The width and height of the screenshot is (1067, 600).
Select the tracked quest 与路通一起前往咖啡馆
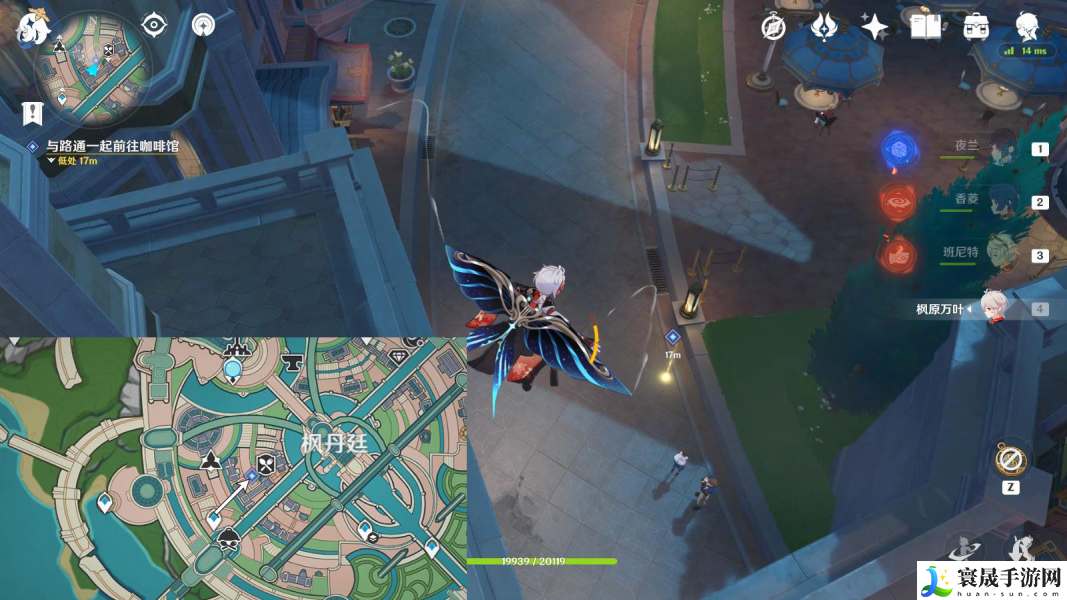tap(111, 146)
